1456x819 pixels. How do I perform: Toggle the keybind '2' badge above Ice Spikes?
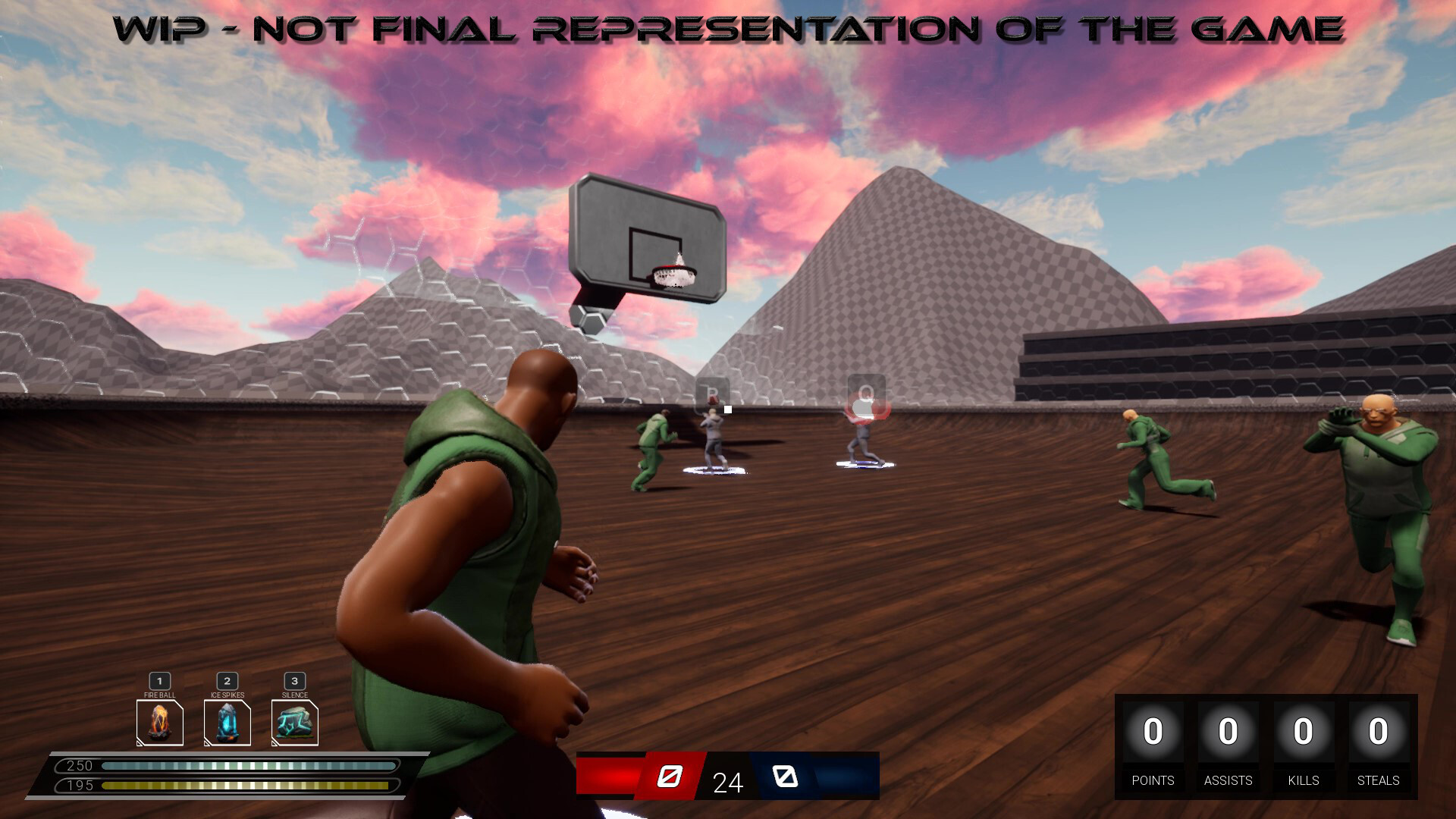tap(227, 682)
